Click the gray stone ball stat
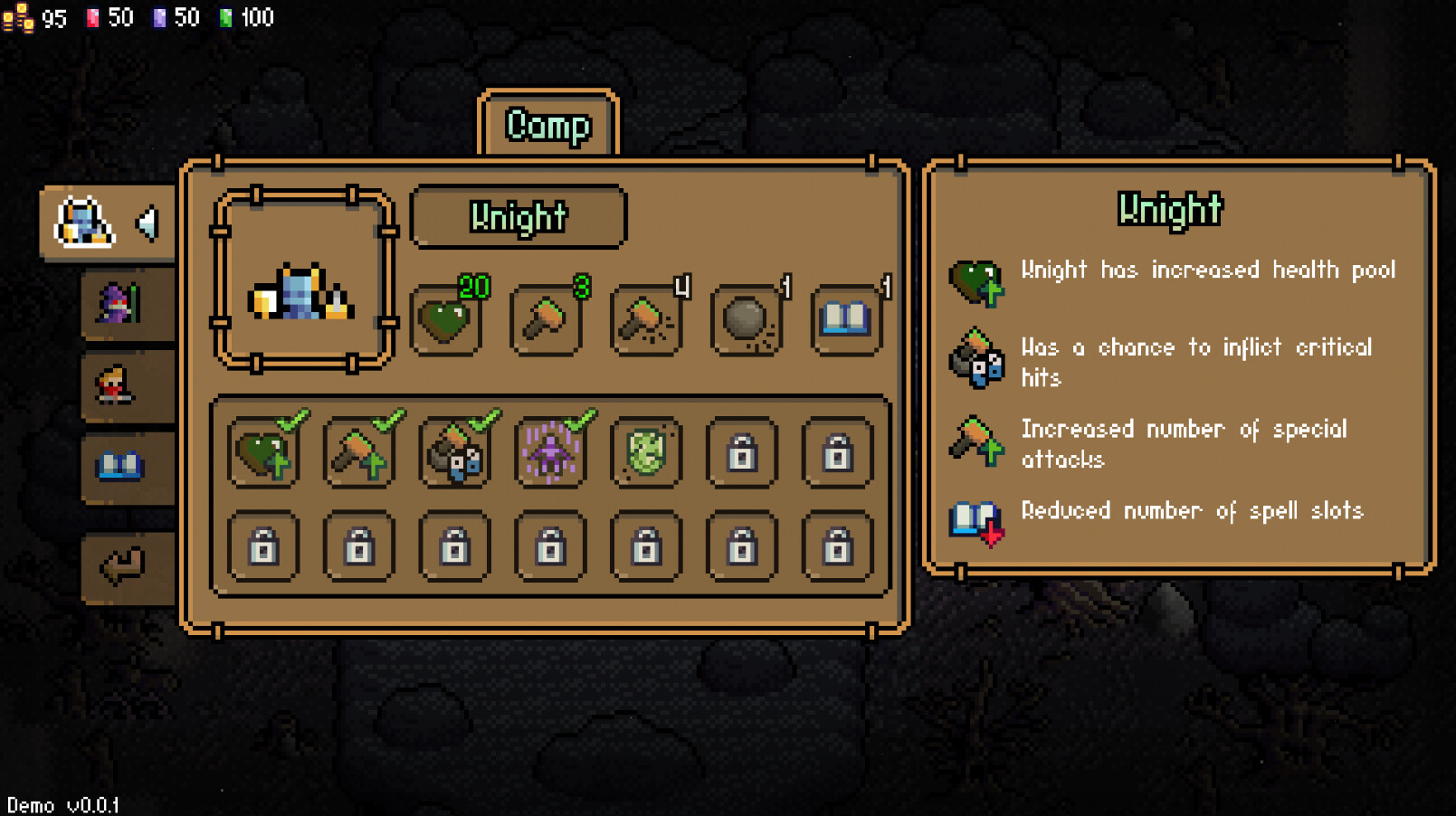 (747, 320)
